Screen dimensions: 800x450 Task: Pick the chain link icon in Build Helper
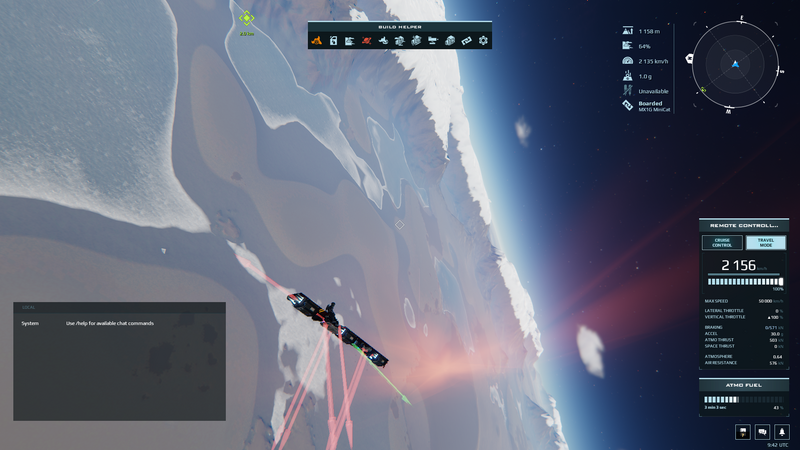[x=466, y=41]
